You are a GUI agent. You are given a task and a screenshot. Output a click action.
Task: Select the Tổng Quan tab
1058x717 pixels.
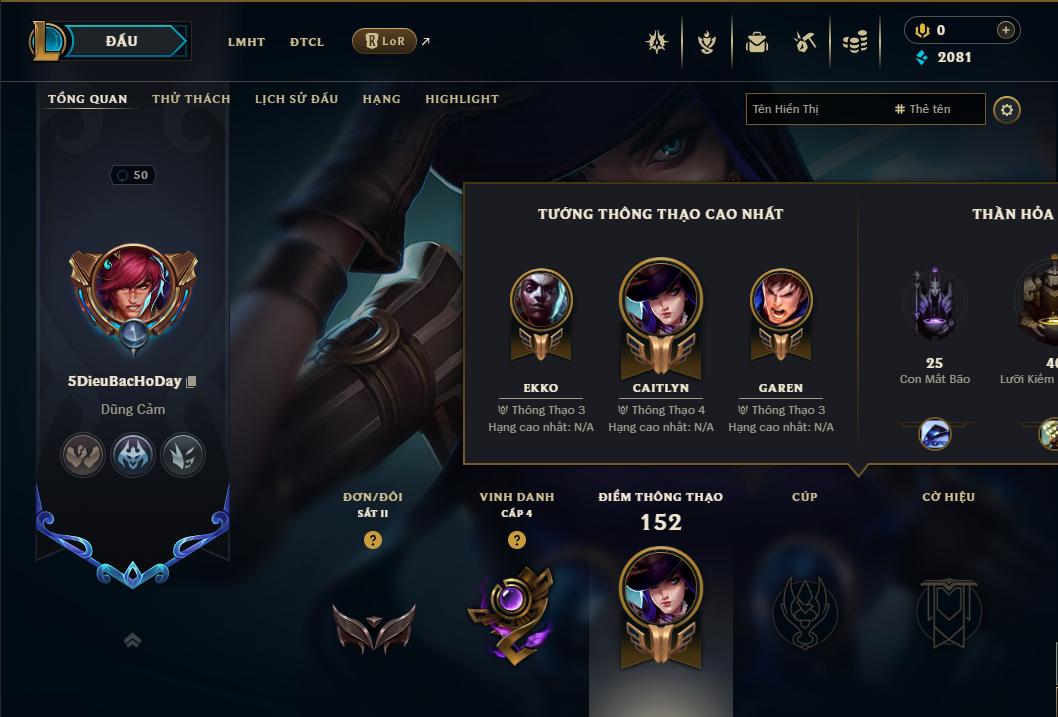[x=88, y=99]
